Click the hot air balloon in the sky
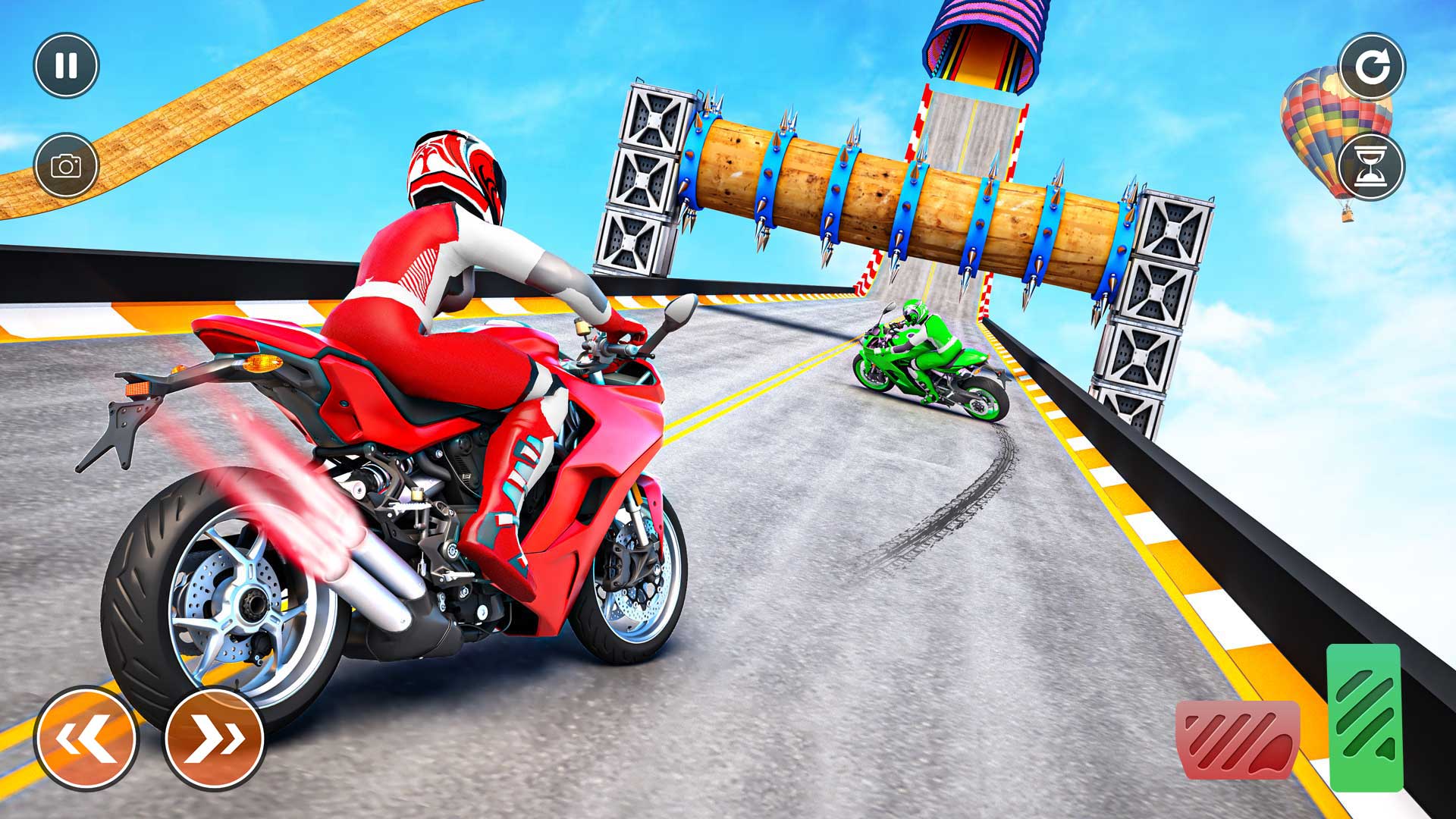 [x=1319, y=136]
